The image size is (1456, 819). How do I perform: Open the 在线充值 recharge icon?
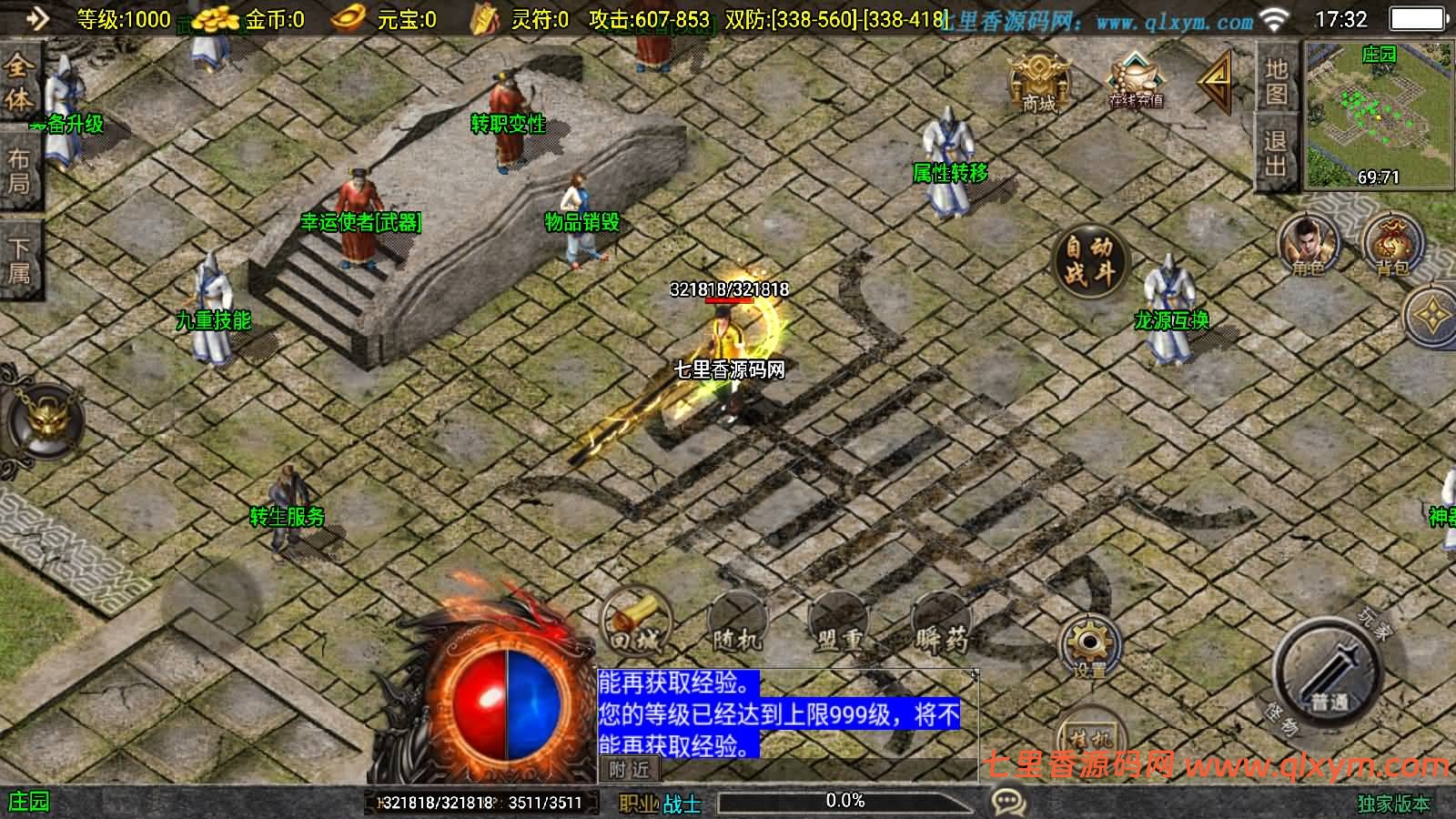click(x=1135, y=82)
